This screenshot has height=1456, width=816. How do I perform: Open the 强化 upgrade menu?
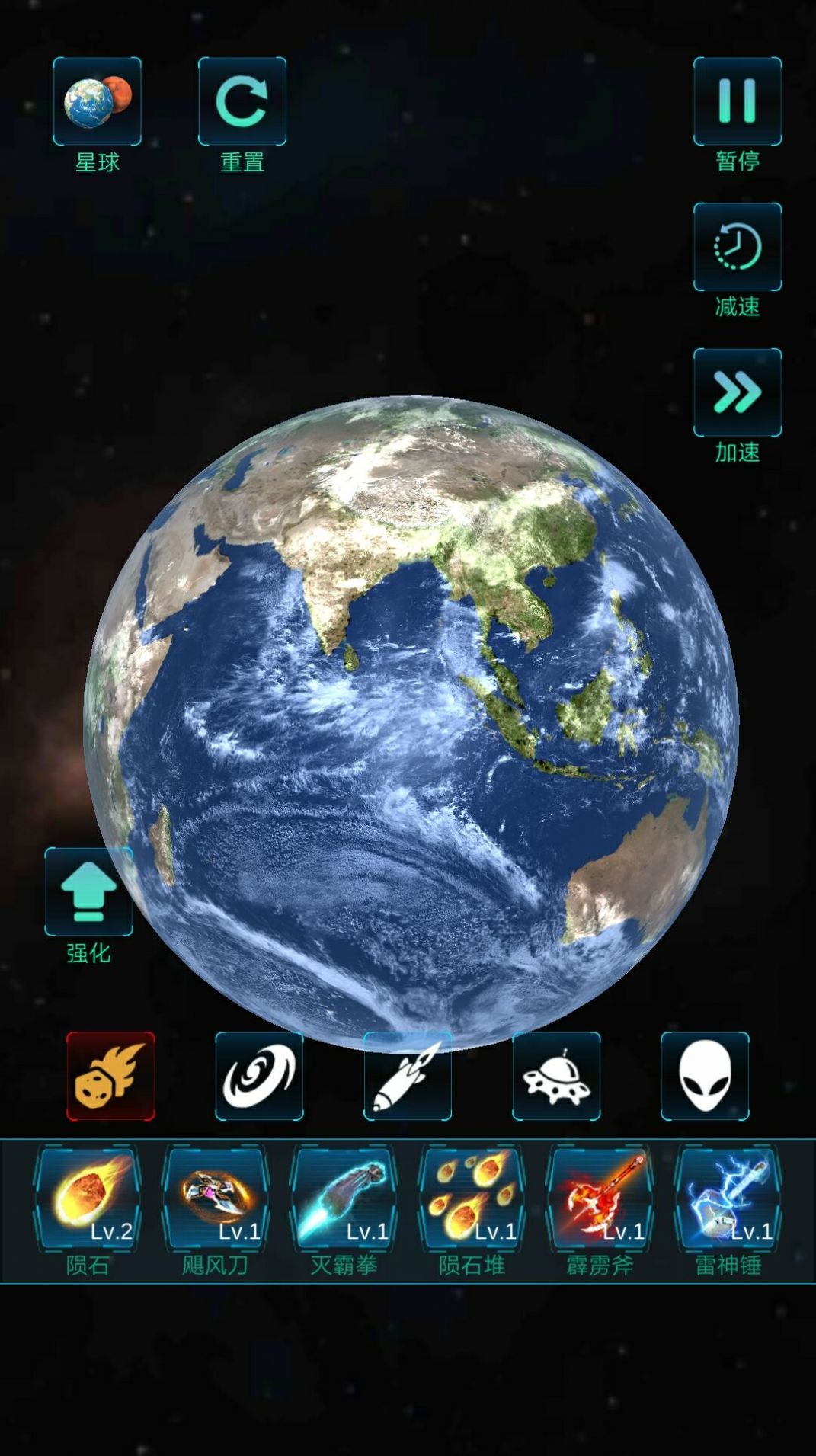click(x=88, y=891)
